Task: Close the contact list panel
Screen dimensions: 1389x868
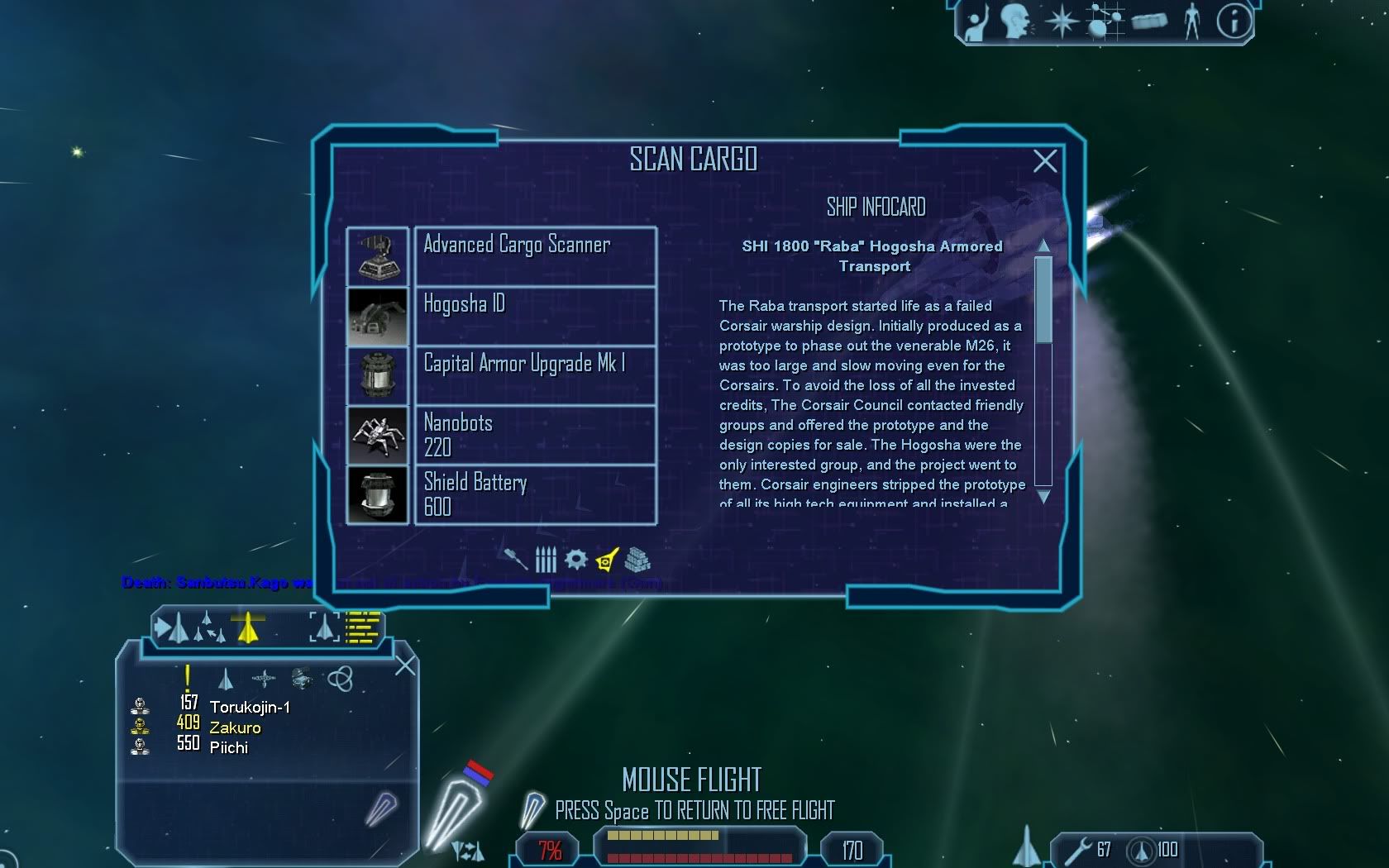Action: tap(405, 665)
